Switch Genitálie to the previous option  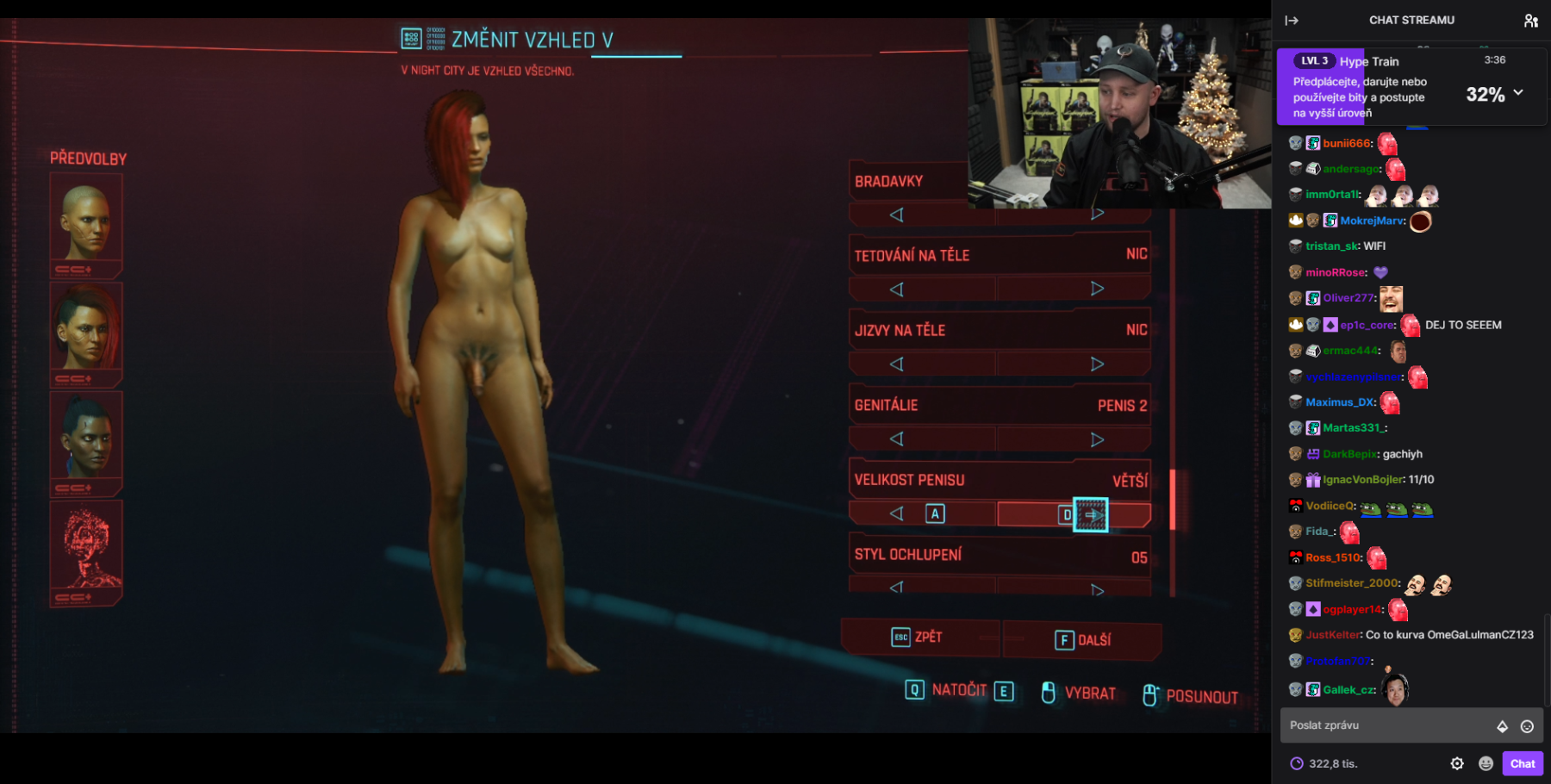896,439
